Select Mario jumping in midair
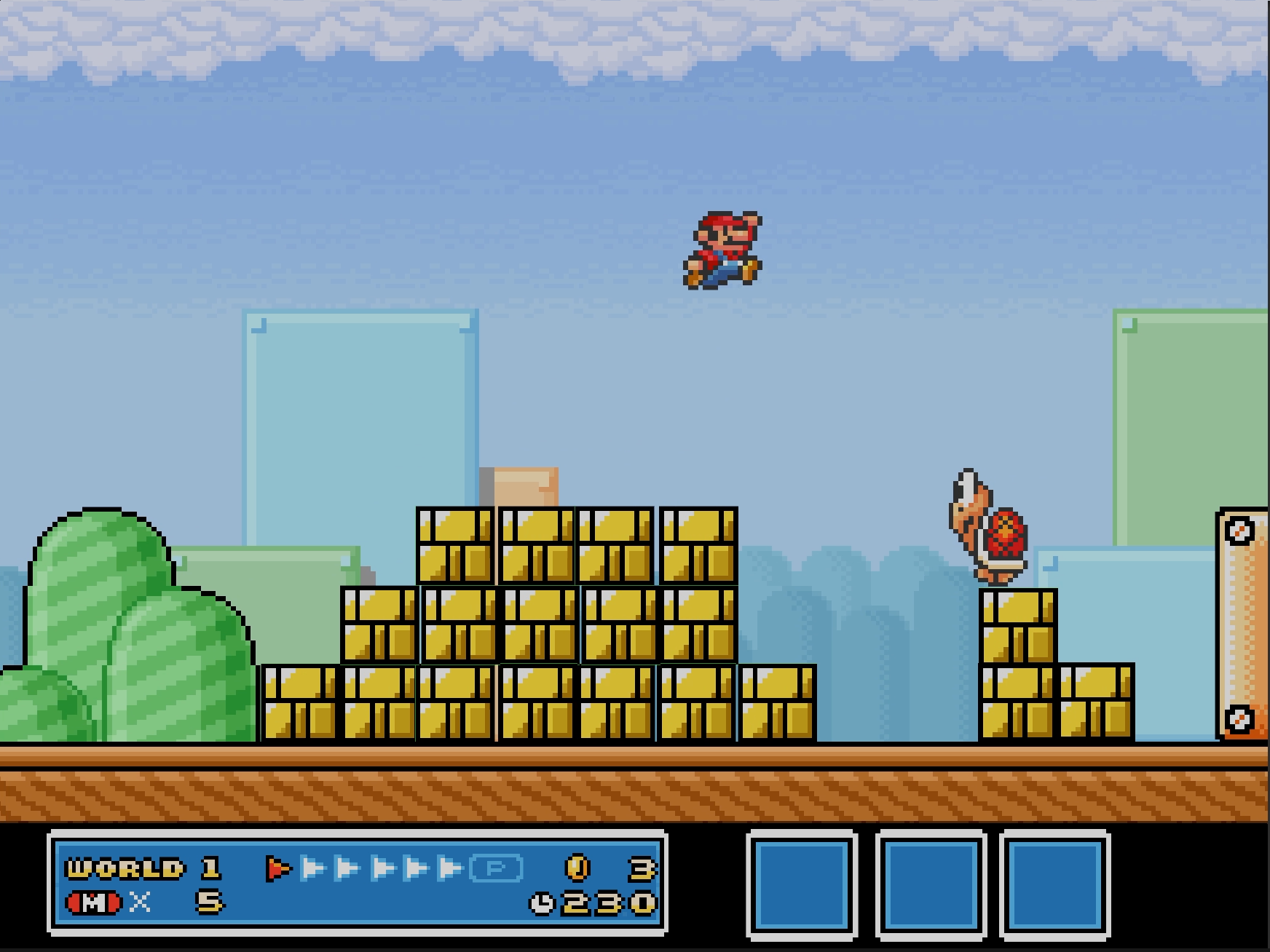1270x952 pixels. 721,251
